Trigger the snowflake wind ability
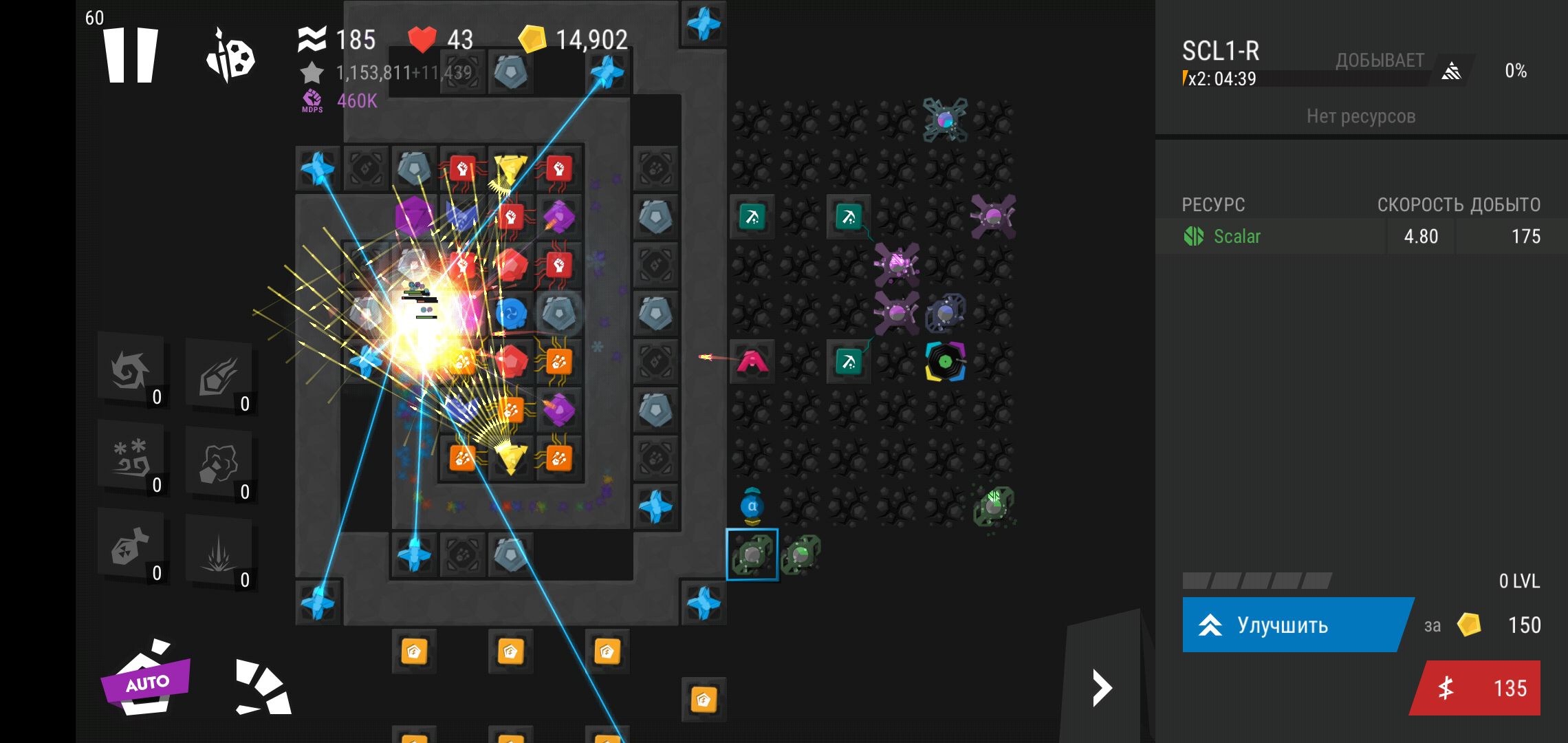The image size is (1568, 743). [131, 459]
